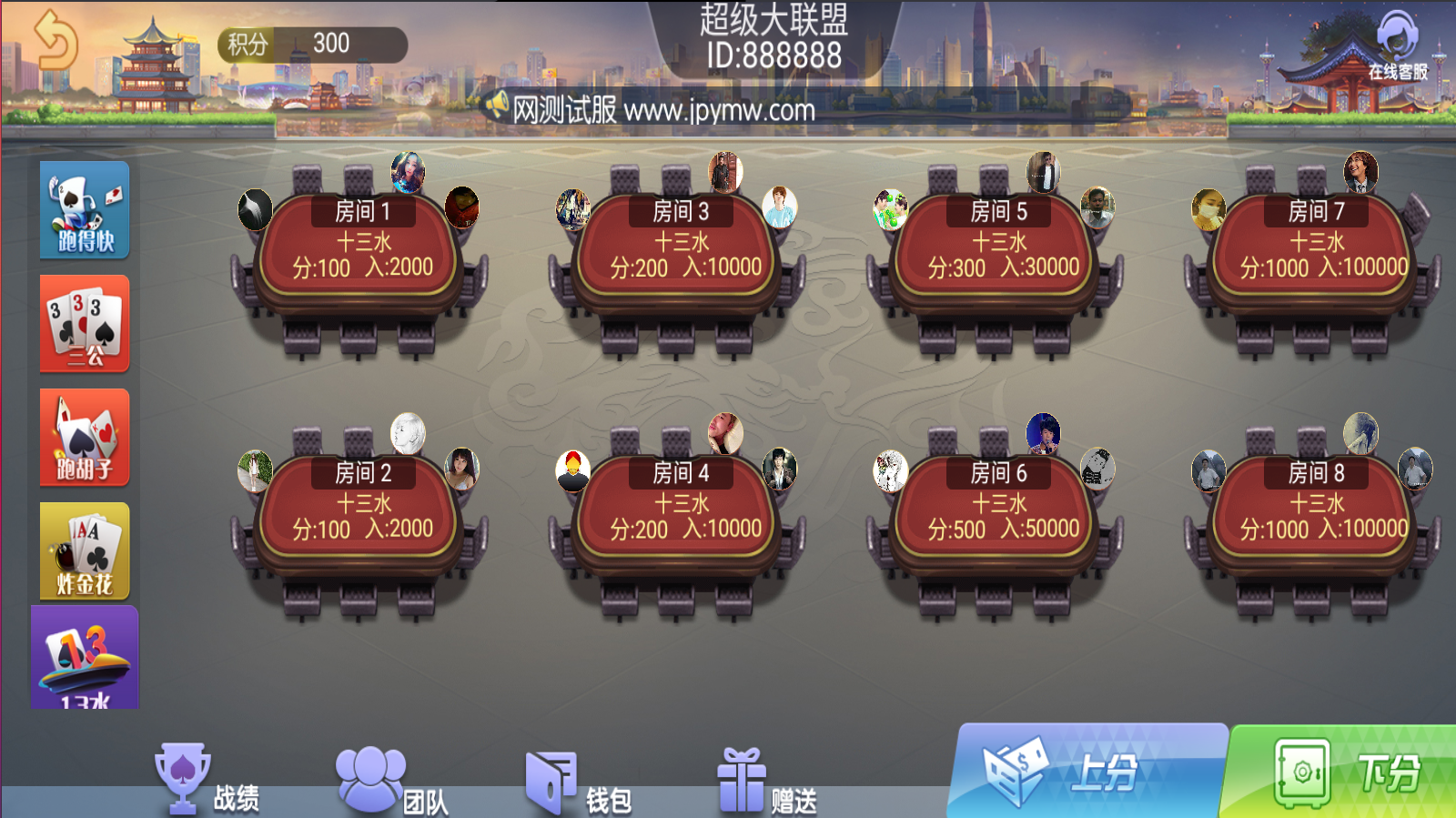Select the 13水 game category
Screen dimensions: 1456x818
[x=85, y=659]
